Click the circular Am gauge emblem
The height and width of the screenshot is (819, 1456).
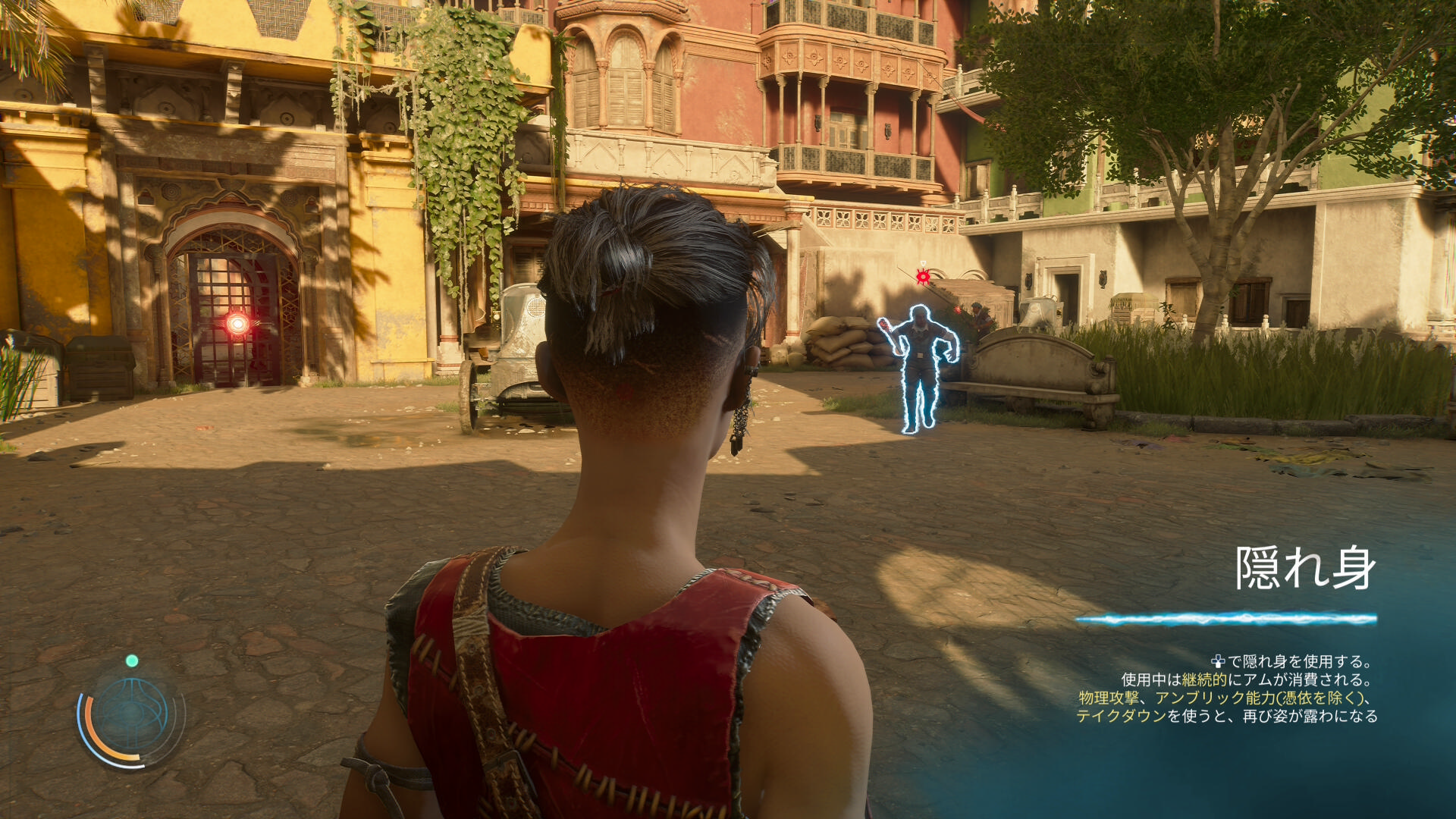click(131, 715)
